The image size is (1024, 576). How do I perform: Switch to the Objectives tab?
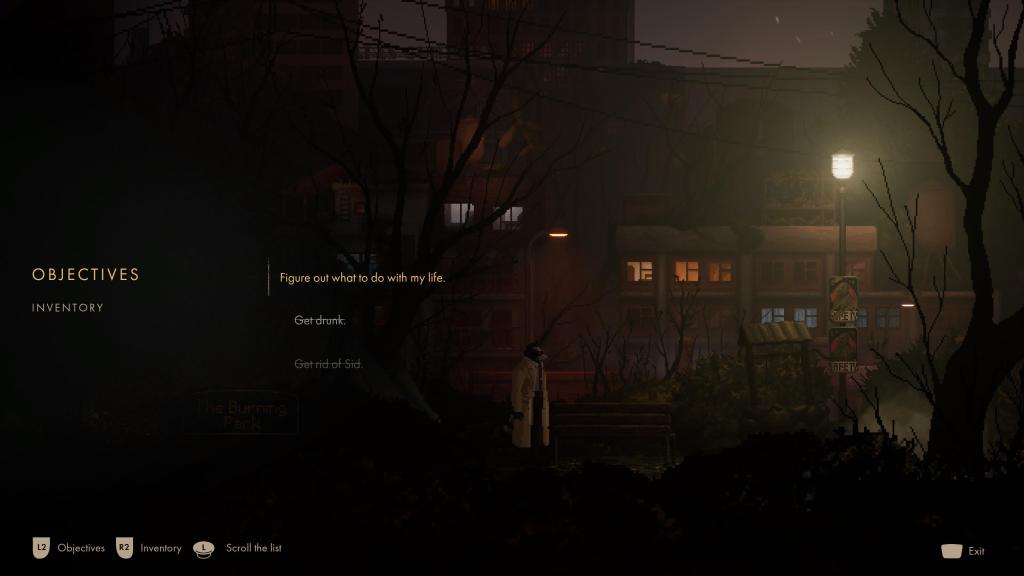click(x=86, y=274)
